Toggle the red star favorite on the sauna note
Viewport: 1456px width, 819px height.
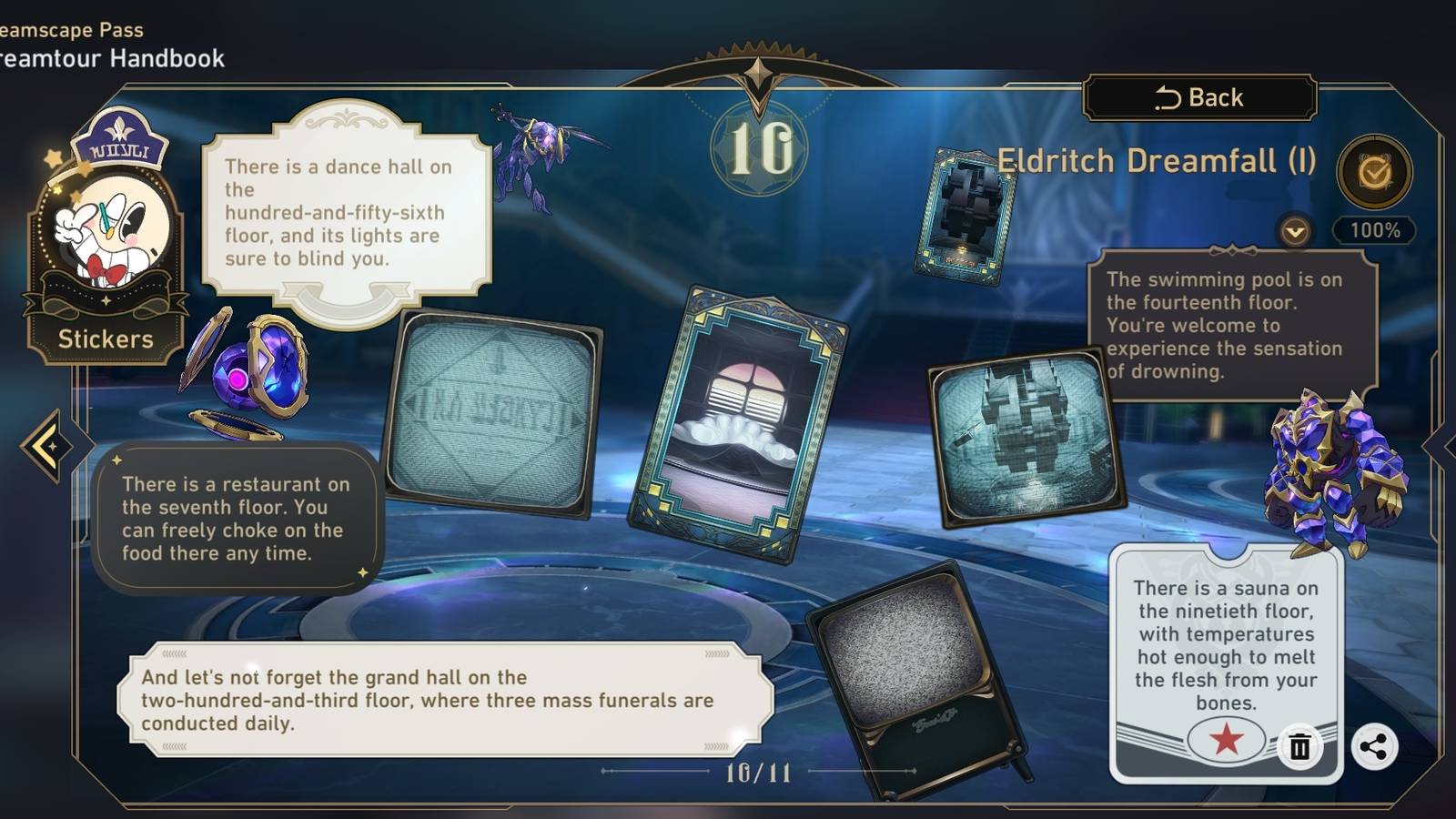pos(1228,740)
